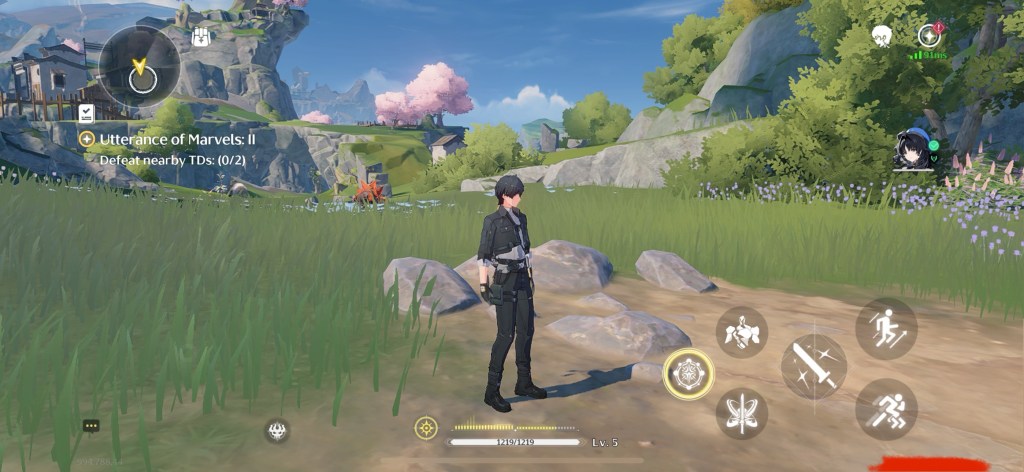Tap the round emblem icon beside chat

point(277,430)
